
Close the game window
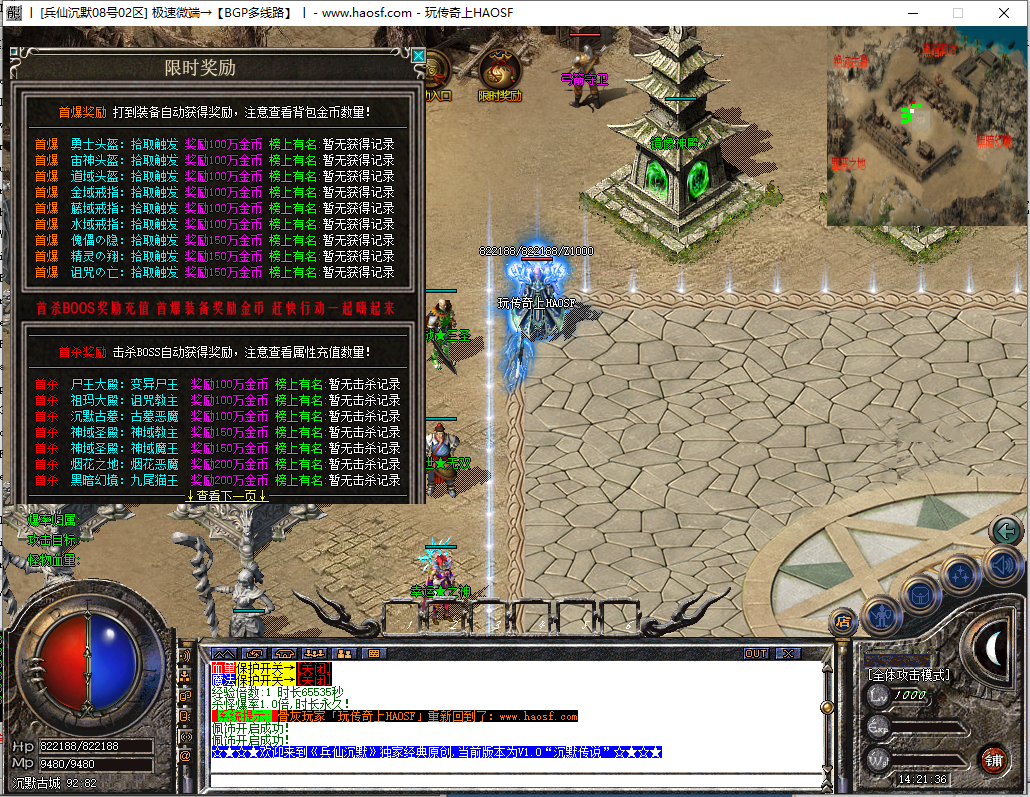click(x=1004, y=13)
